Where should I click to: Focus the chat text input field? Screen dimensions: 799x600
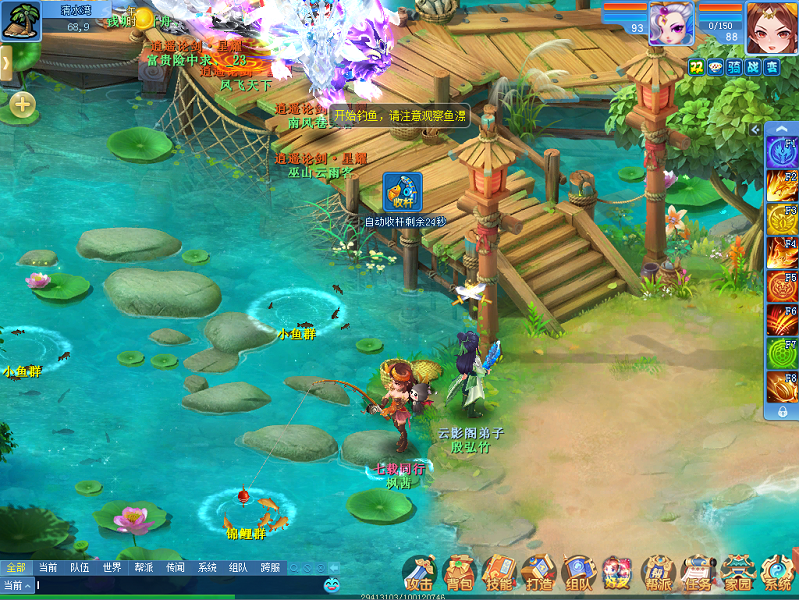pos(170,584)
